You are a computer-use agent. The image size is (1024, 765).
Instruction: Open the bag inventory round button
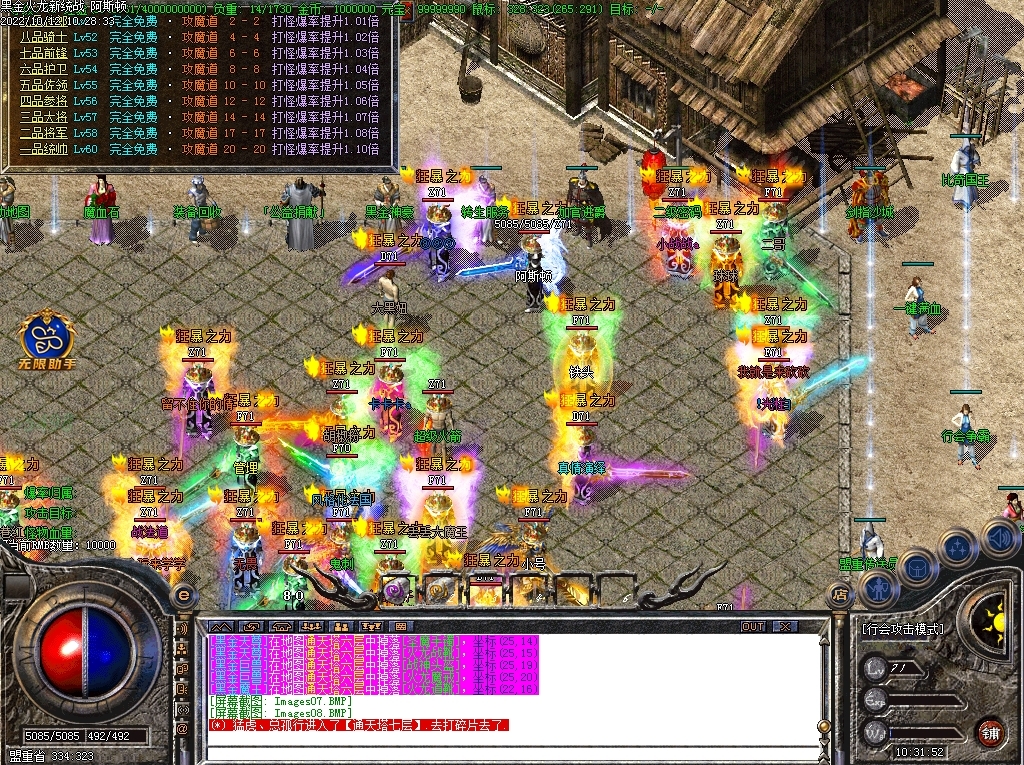point(915,568)
